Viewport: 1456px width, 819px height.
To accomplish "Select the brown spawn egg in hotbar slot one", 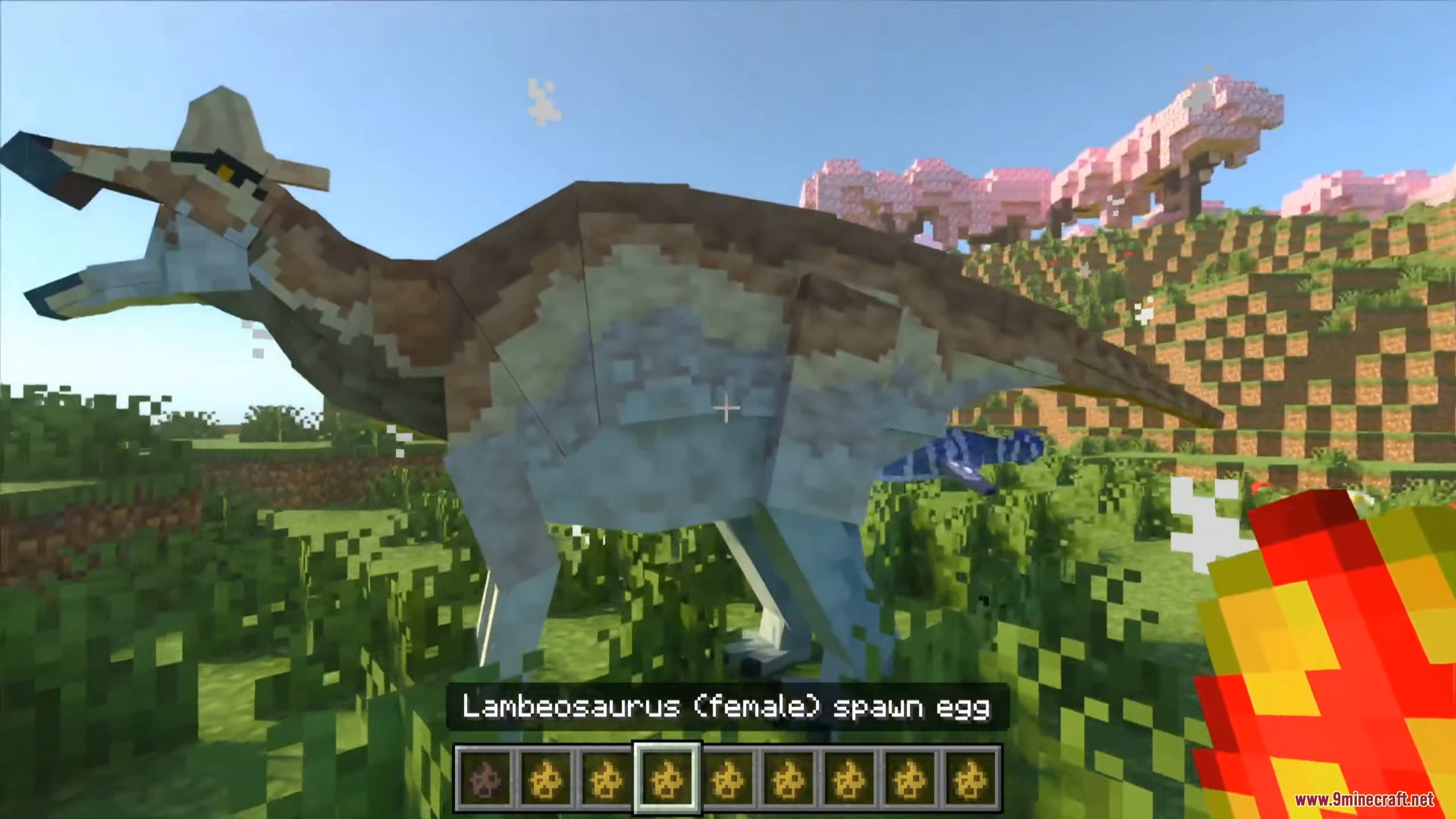I will (485, 780).
